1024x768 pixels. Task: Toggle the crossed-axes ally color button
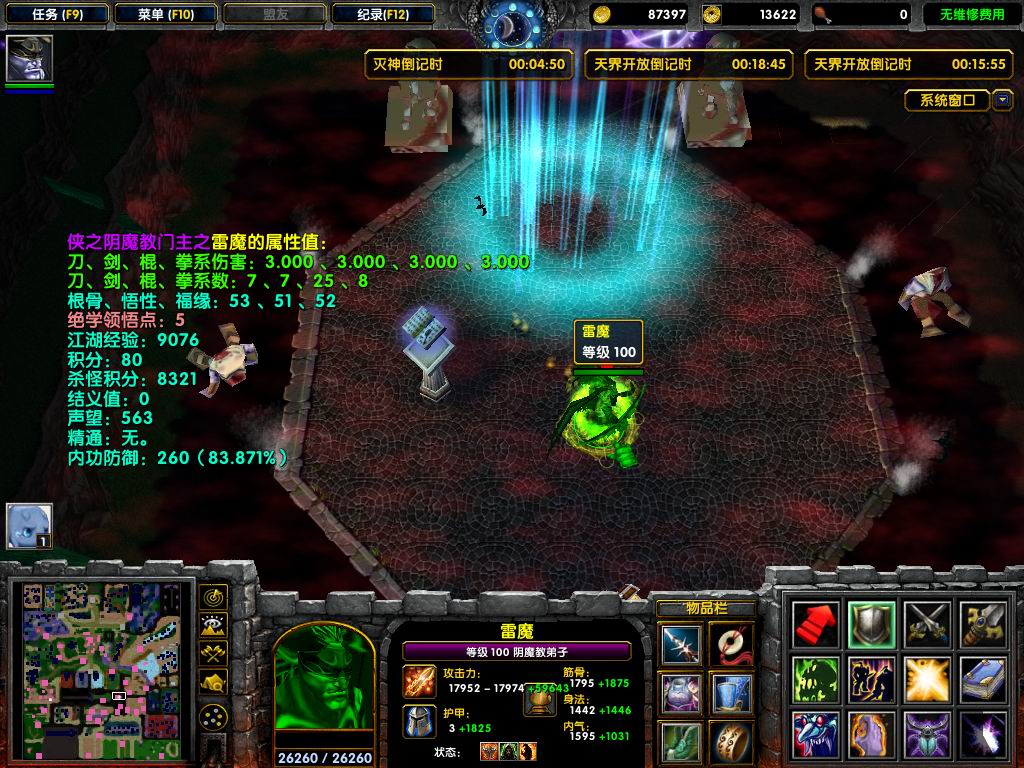pos(213,653)
